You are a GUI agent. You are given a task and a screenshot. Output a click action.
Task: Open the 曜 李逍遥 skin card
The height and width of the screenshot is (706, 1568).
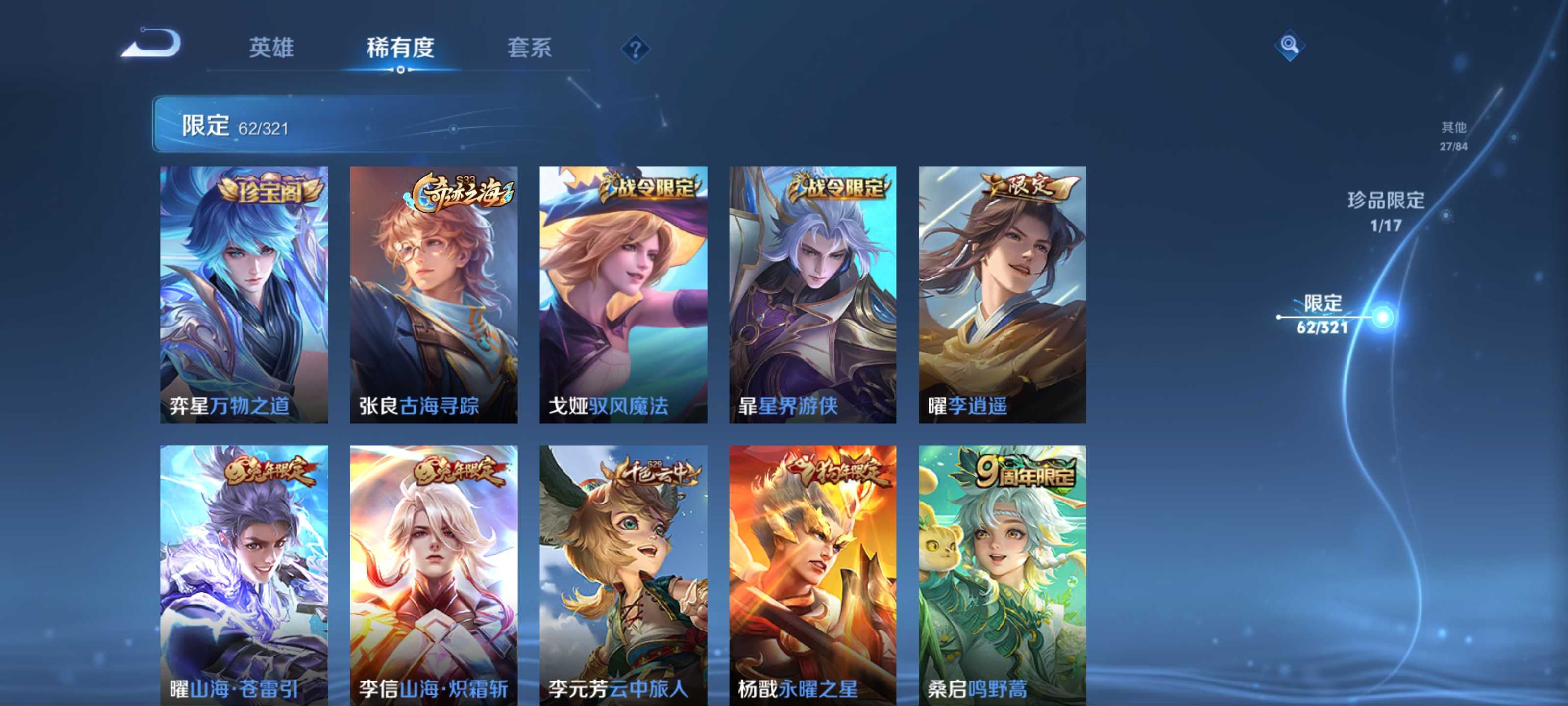click(x=1002, y=294)
